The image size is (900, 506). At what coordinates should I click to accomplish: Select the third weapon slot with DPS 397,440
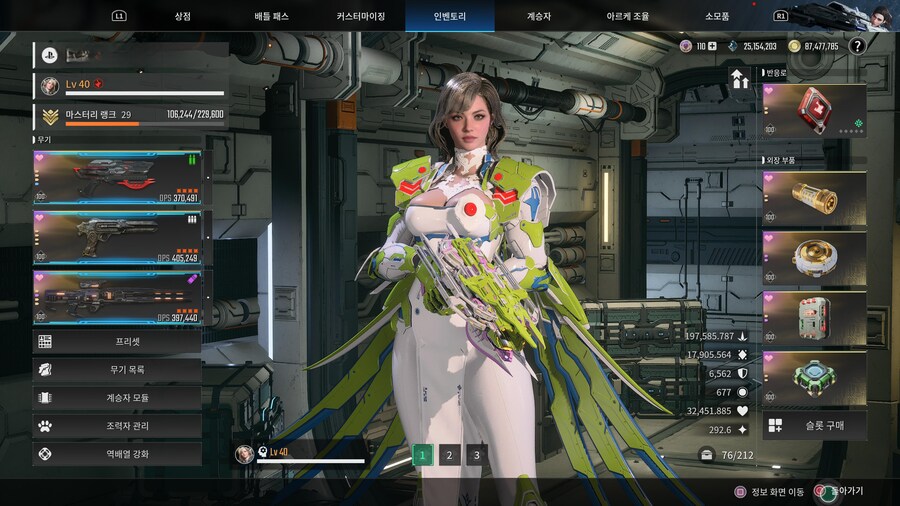118,297
